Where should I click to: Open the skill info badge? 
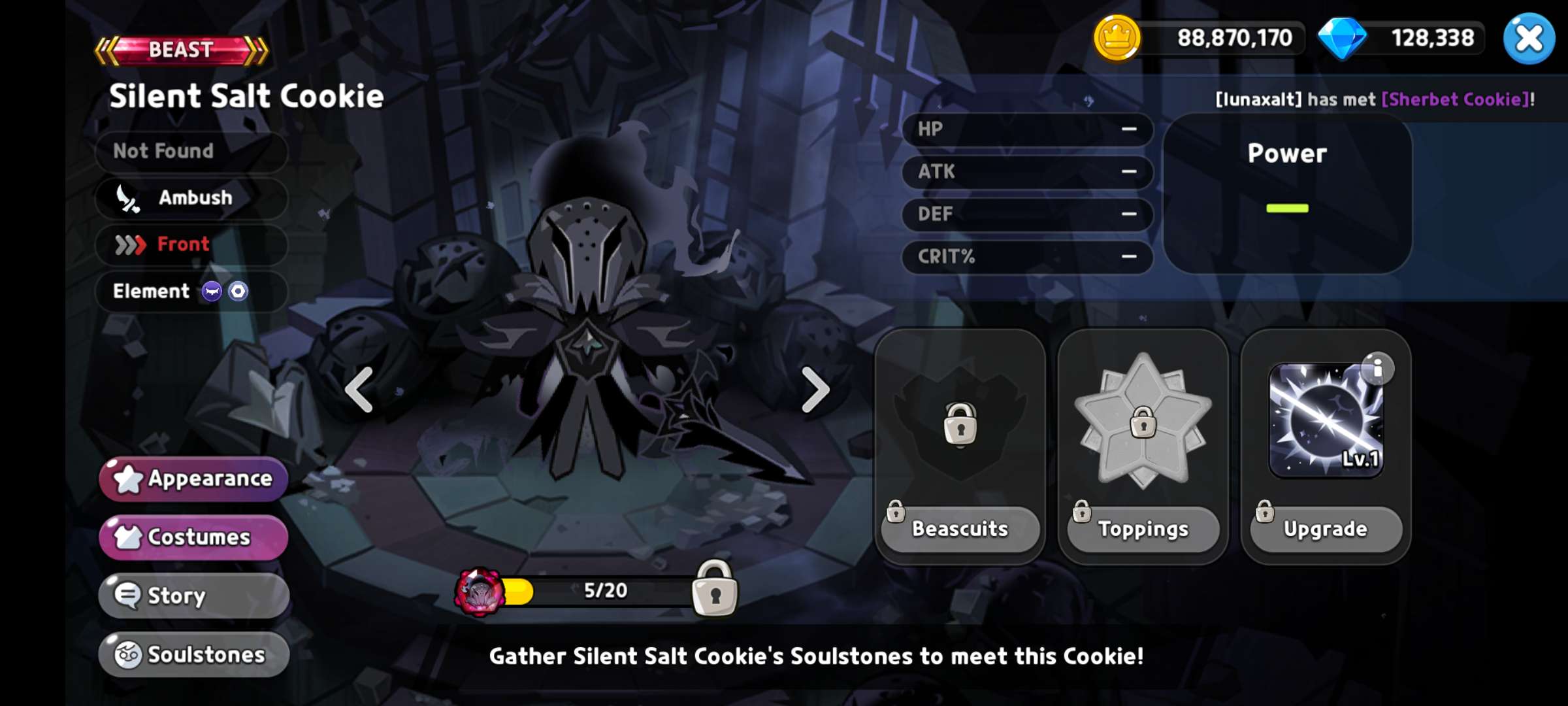tap(1378, 369)
